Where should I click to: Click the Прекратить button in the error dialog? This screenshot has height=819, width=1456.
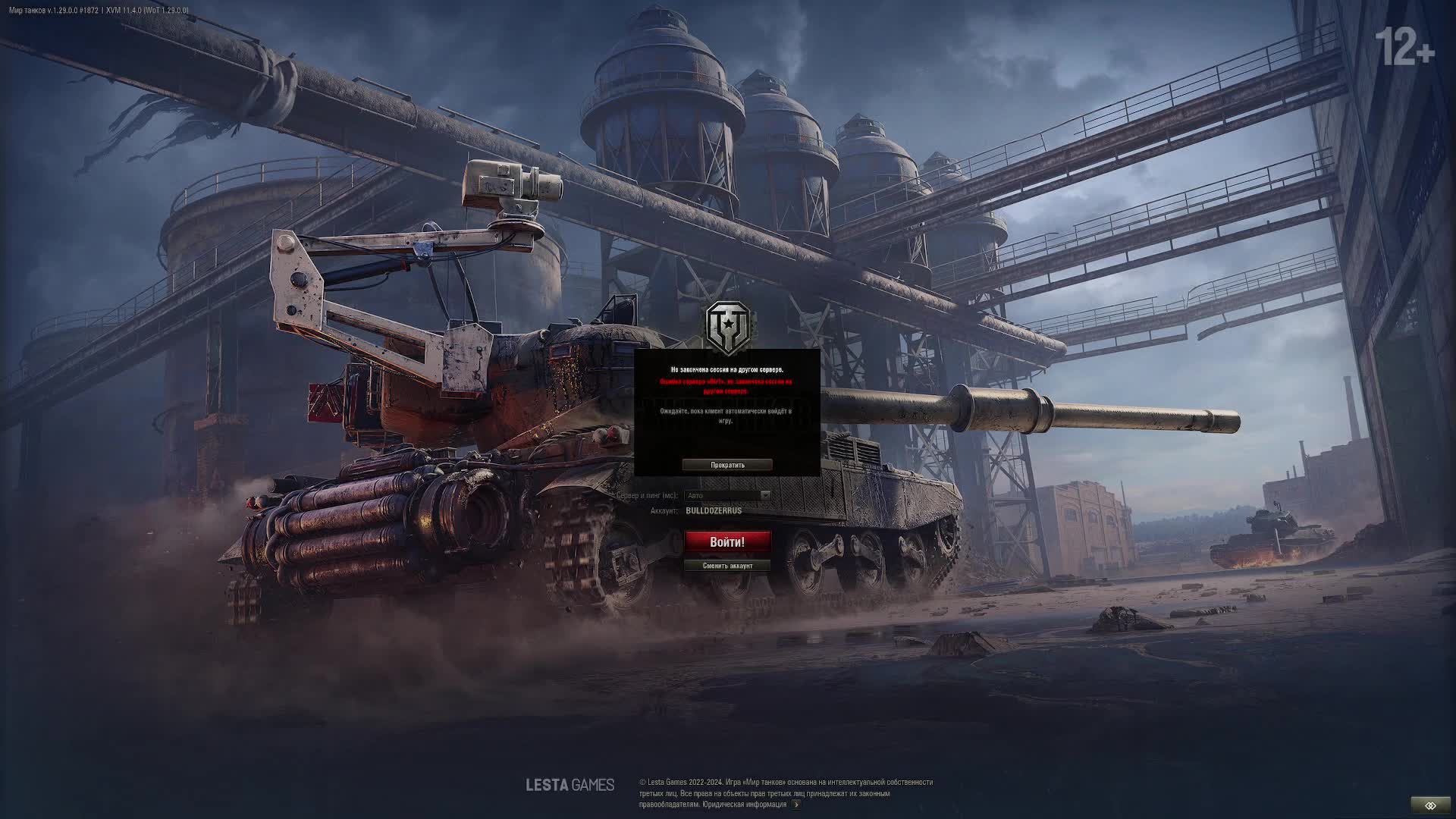[727, 465]
